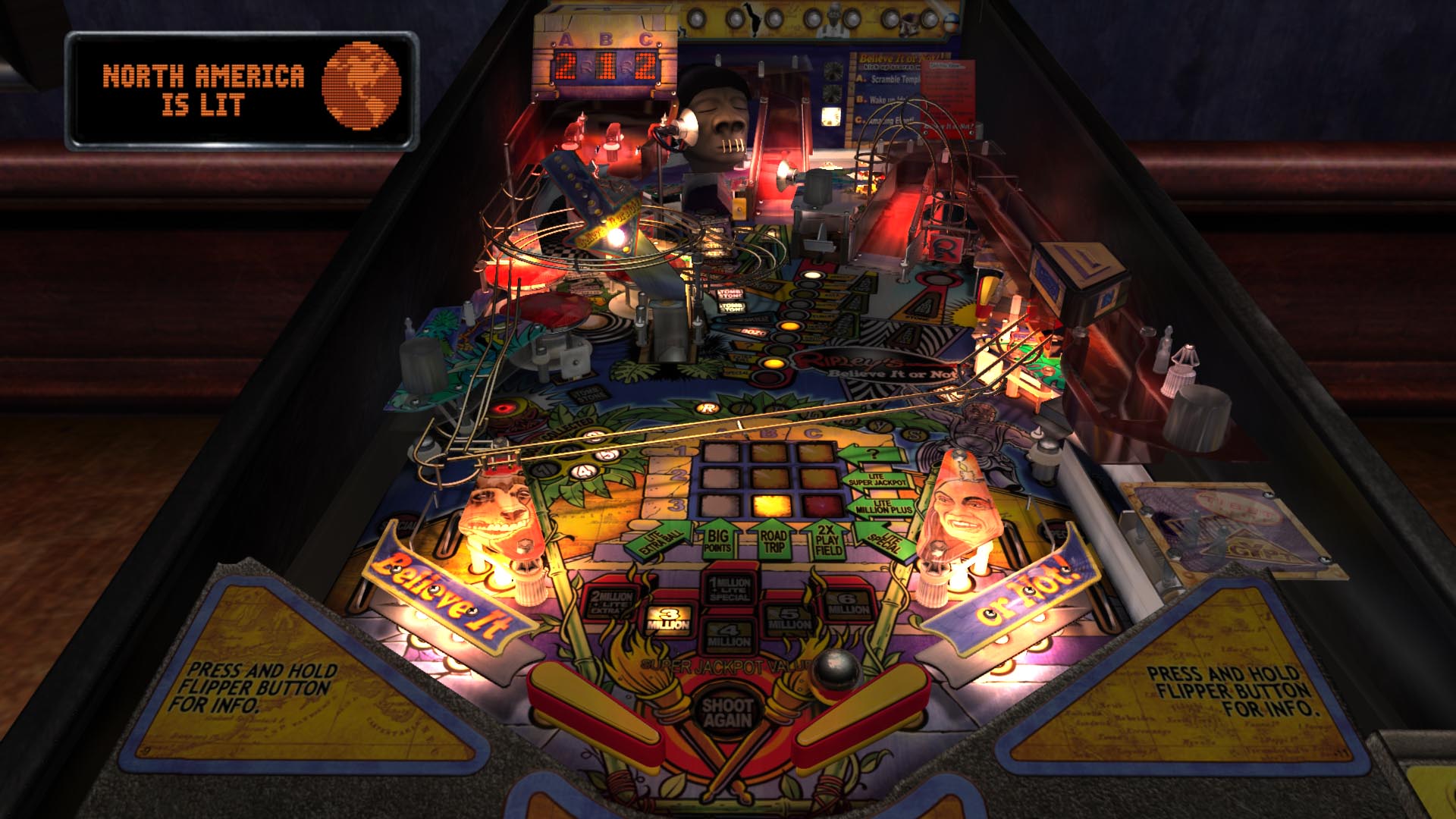Select the ROAD TRIP green arrow insert
Image resolution: width=1456 pixels, height=819 pixels.
[771, 540]
